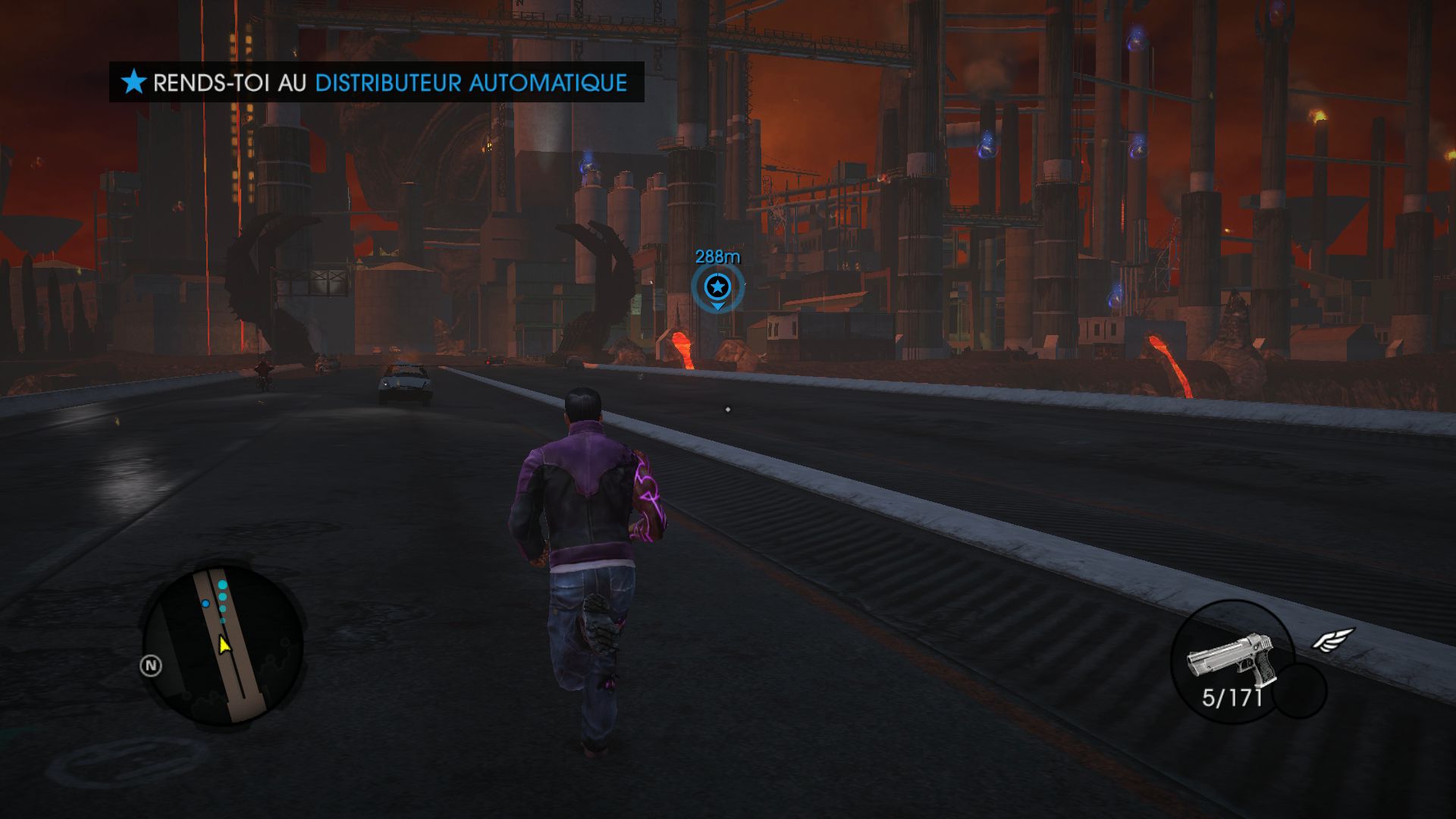Click the winged ability icon
This screenshot has width=1456, height=819.
[x=1333, y=639]
